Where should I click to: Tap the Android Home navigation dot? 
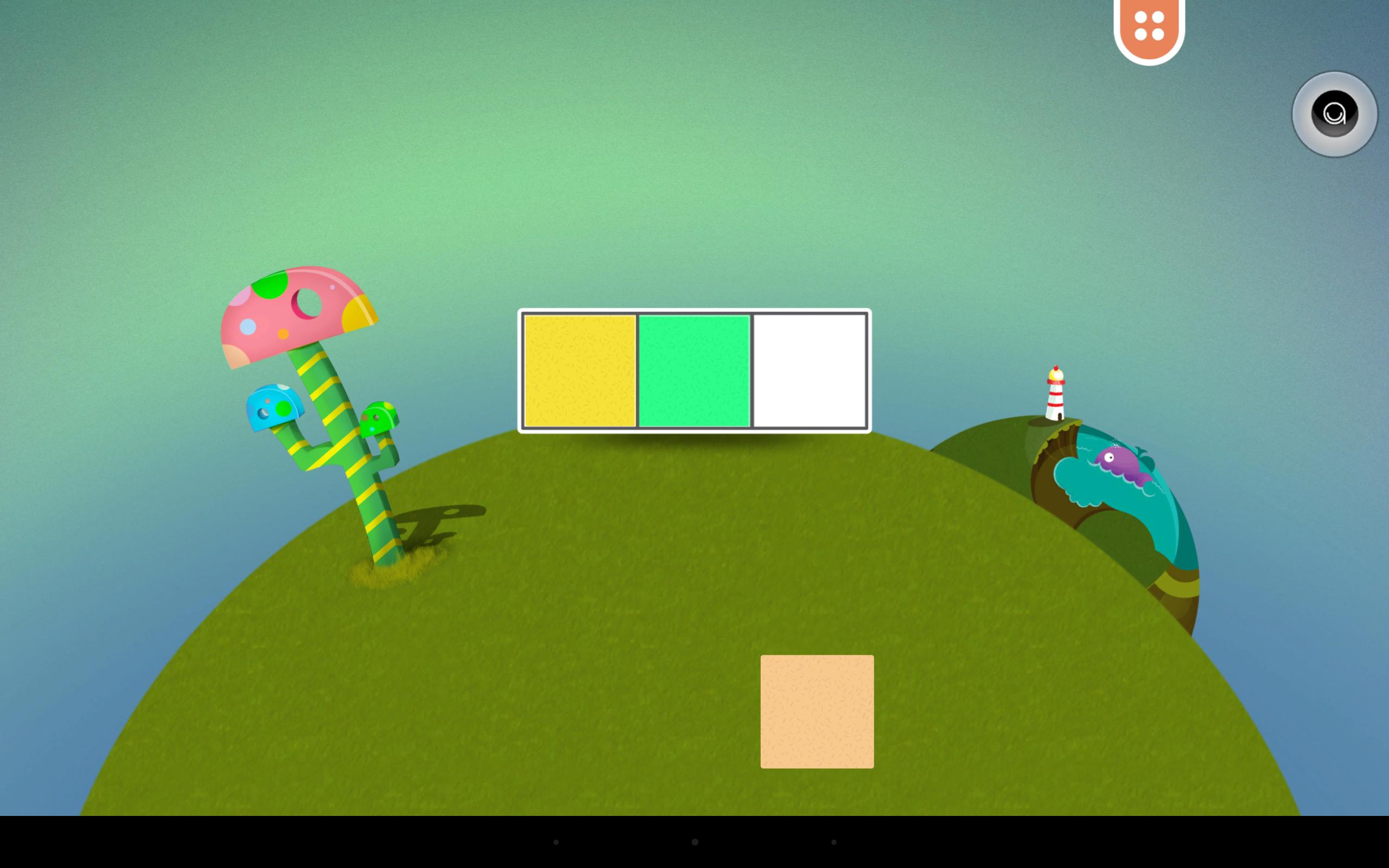click(x=694, y=843)
